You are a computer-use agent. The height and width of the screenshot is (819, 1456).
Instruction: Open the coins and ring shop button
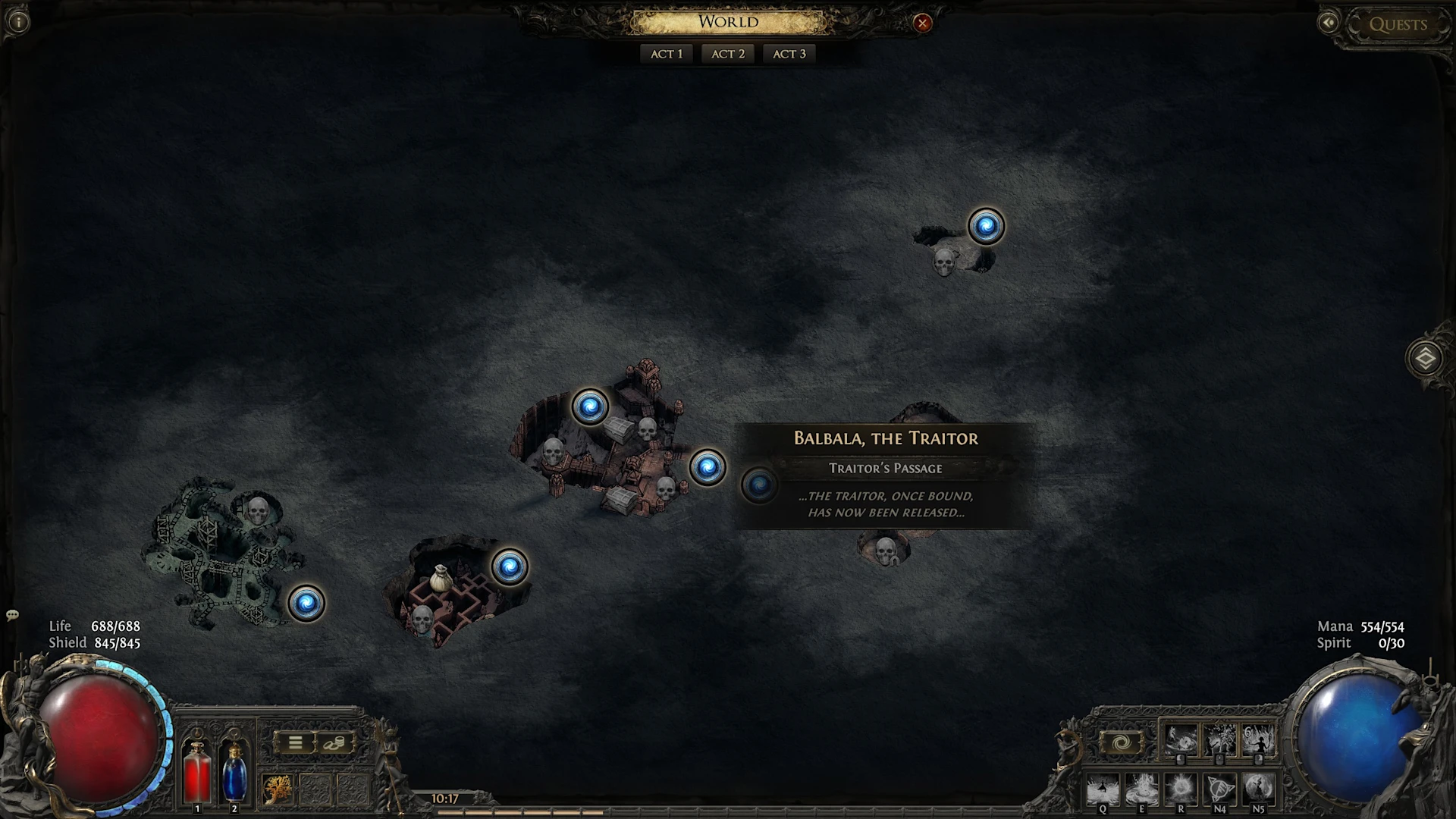pyautogui.click(x=334, y=743)
